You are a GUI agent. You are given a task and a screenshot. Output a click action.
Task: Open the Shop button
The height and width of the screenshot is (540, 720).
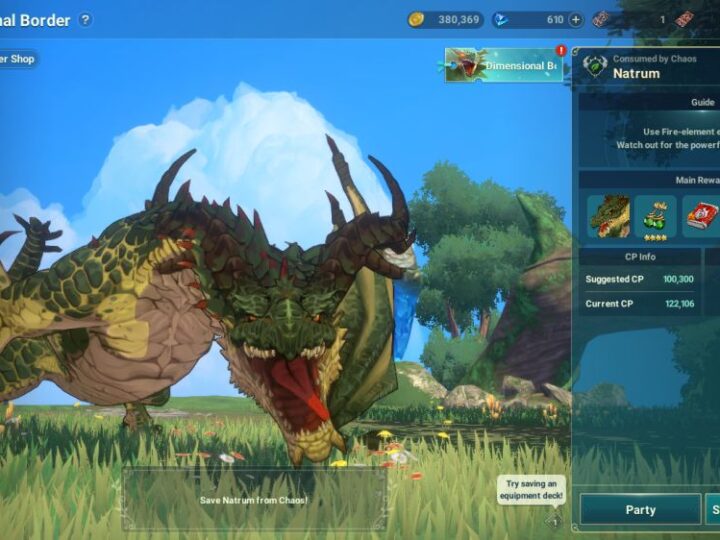point(18,59)
